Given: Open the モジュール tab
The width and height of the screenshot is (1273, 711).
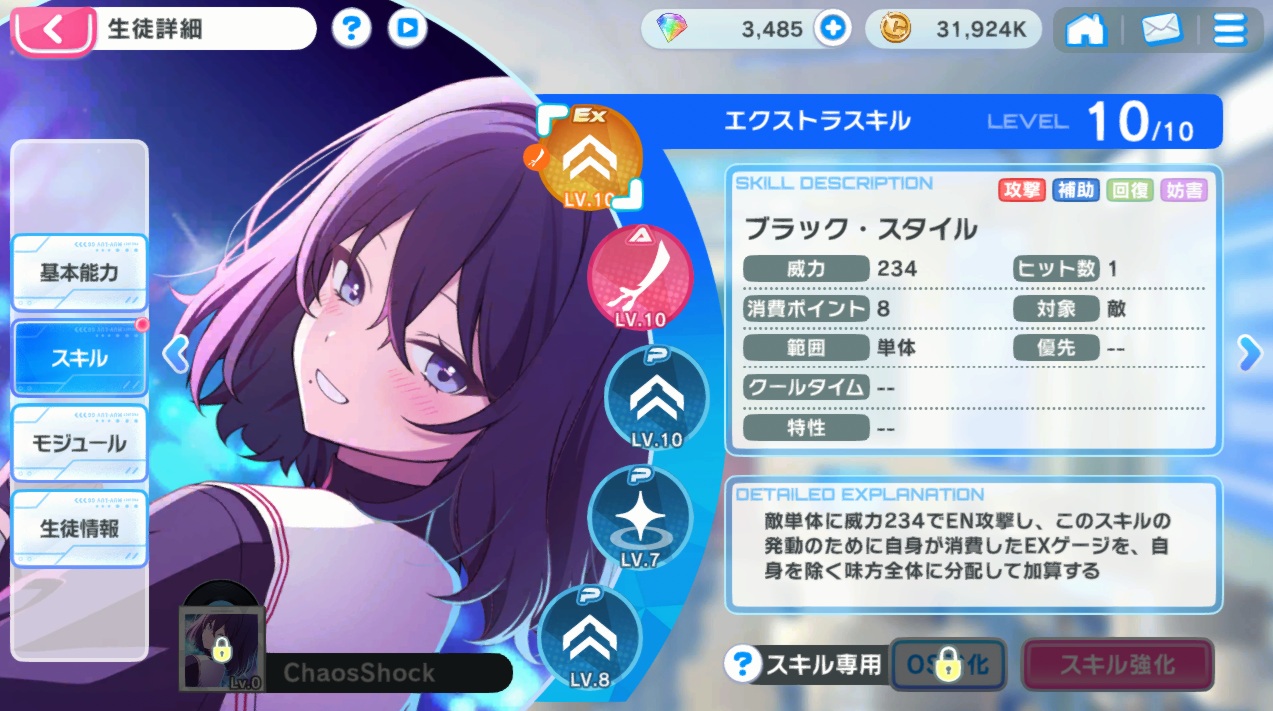Looking at the screenshot, I should tap(80, 443).
